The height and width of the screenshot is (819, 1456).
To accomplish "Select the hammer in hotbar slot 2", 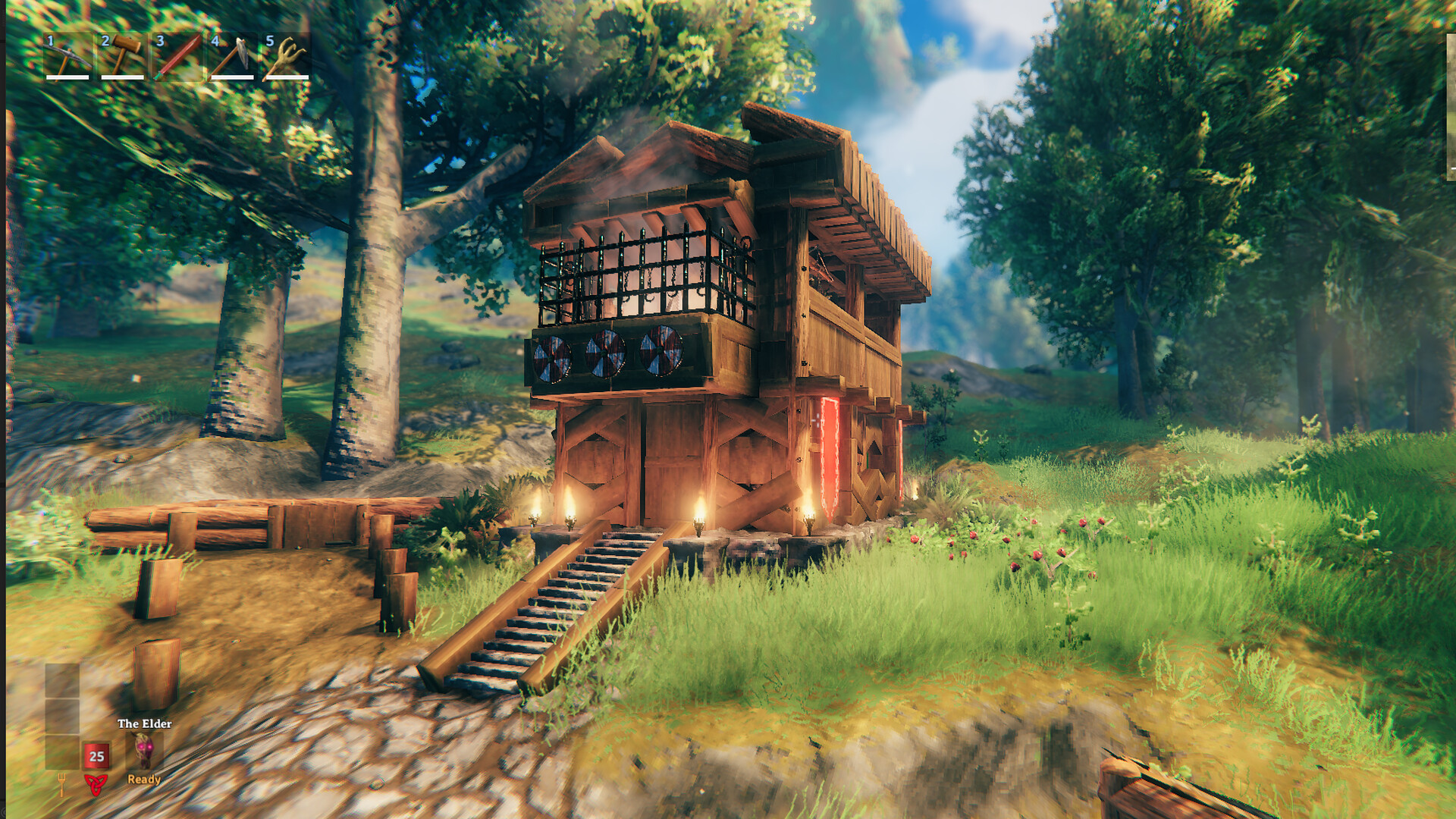I will pos(123,54).
